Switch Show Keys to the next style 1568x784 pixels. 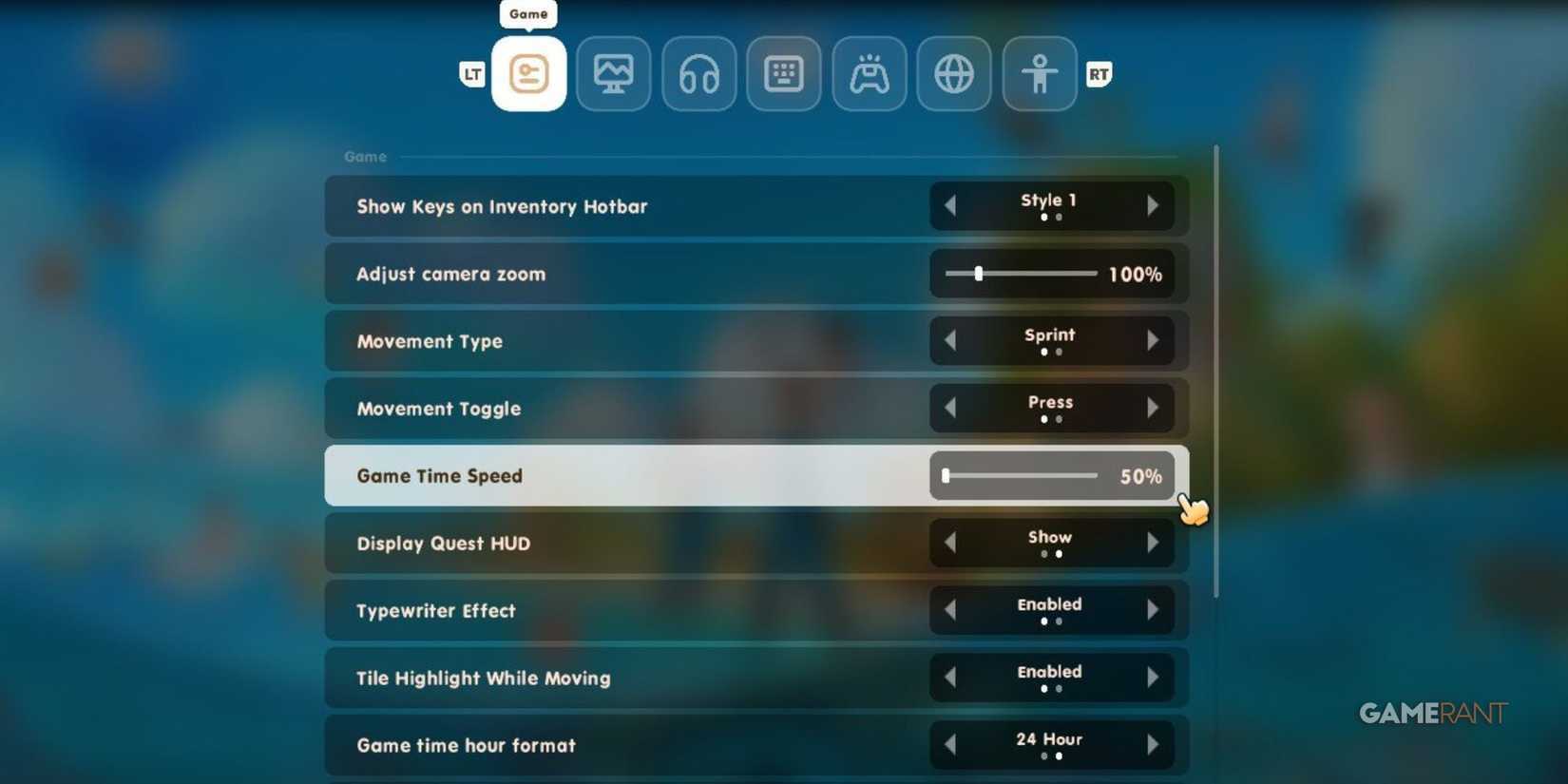[1155, 206]
